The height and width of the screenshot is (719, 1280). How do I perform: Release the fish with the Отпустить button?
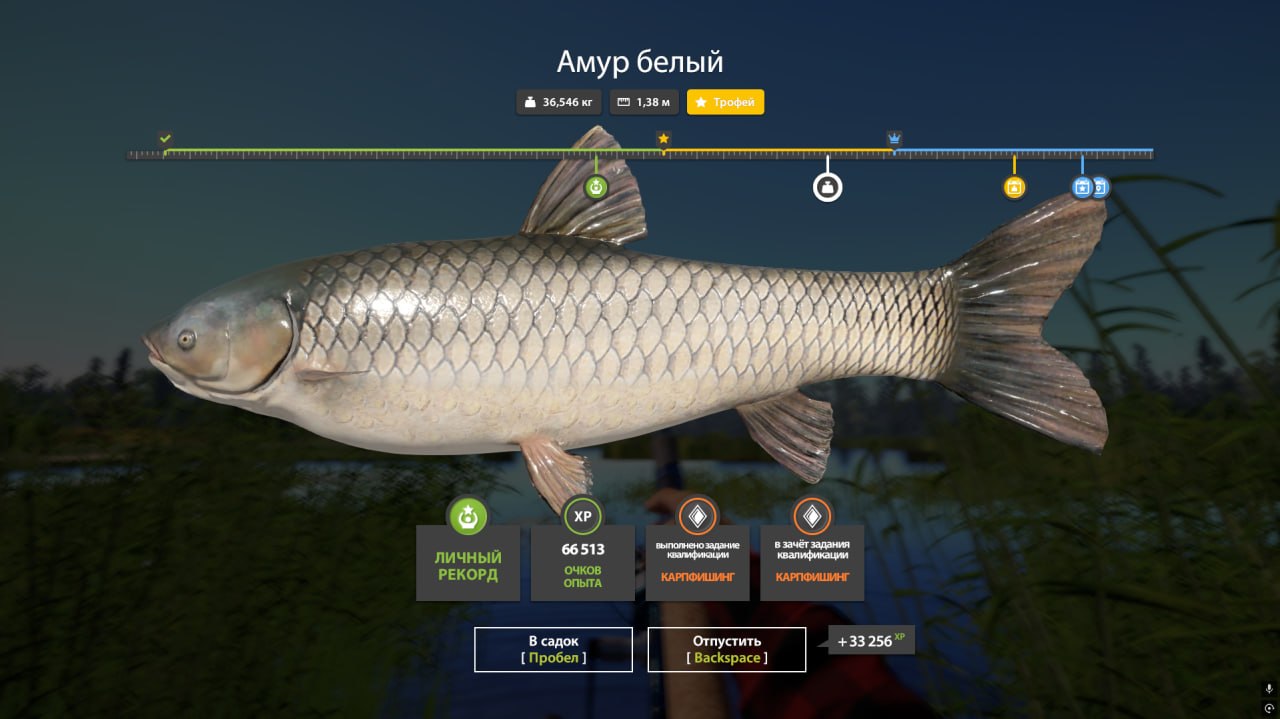(727, 649)
